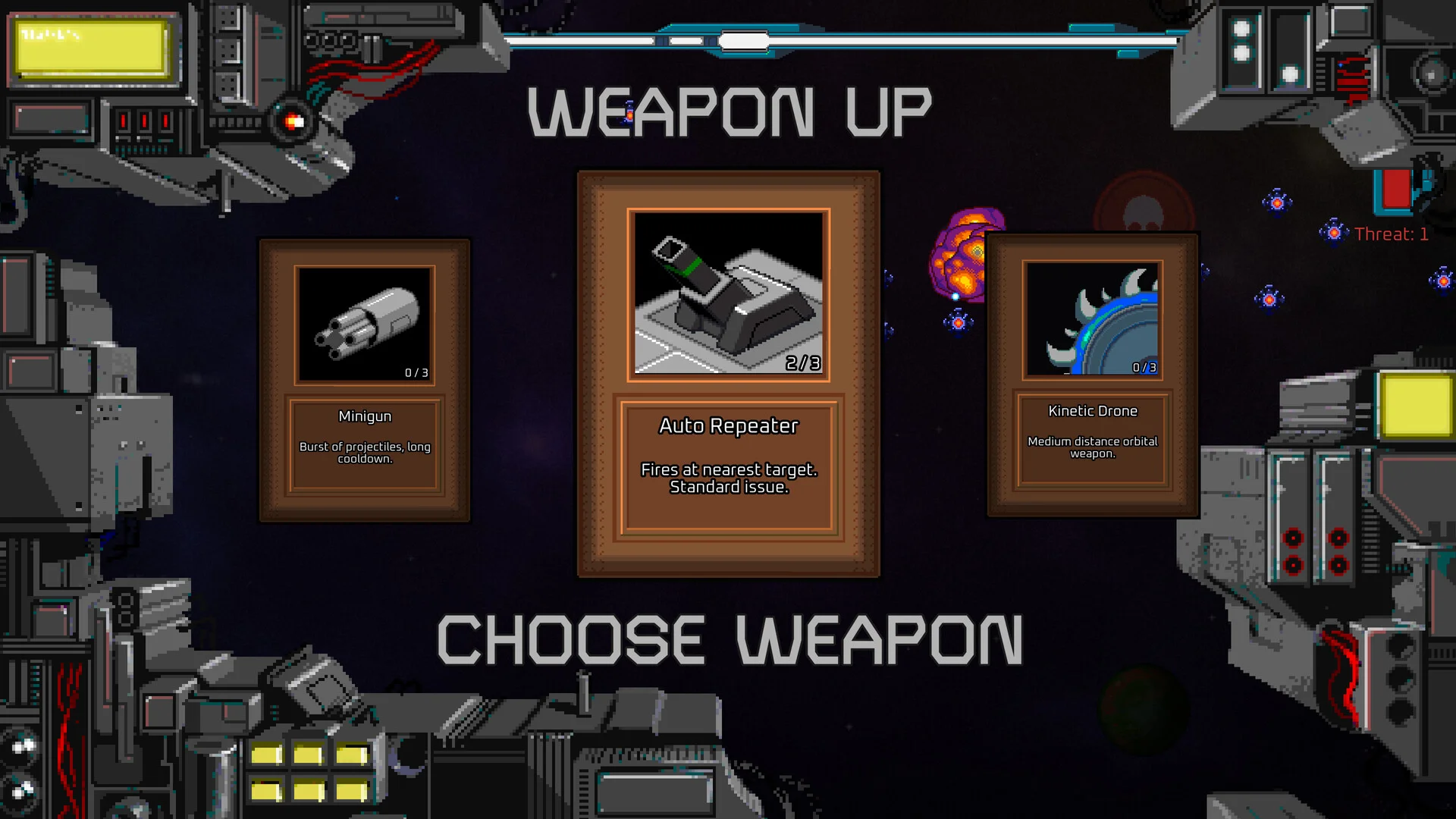Pick the Kinetic Drone weapon card

click(x=1092, y=375)
